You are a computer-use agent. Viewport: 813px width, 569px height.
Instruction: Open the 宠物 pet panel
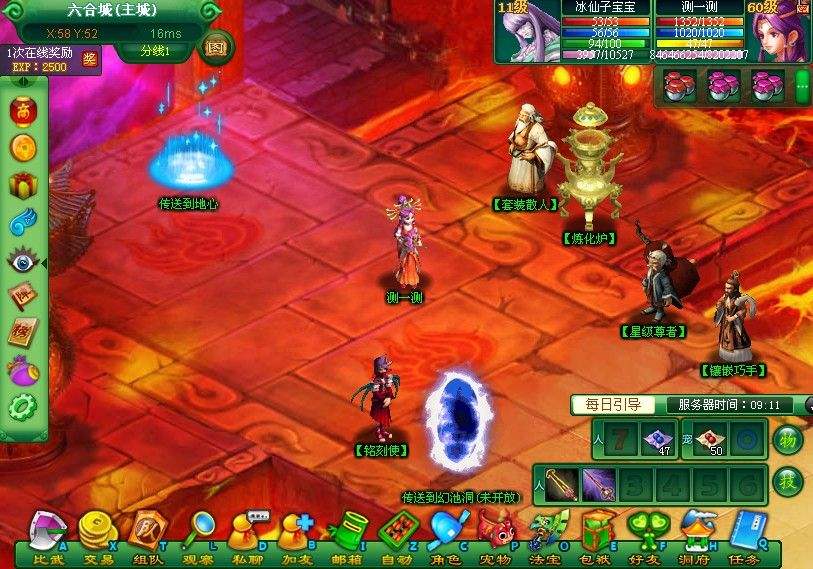496,531
